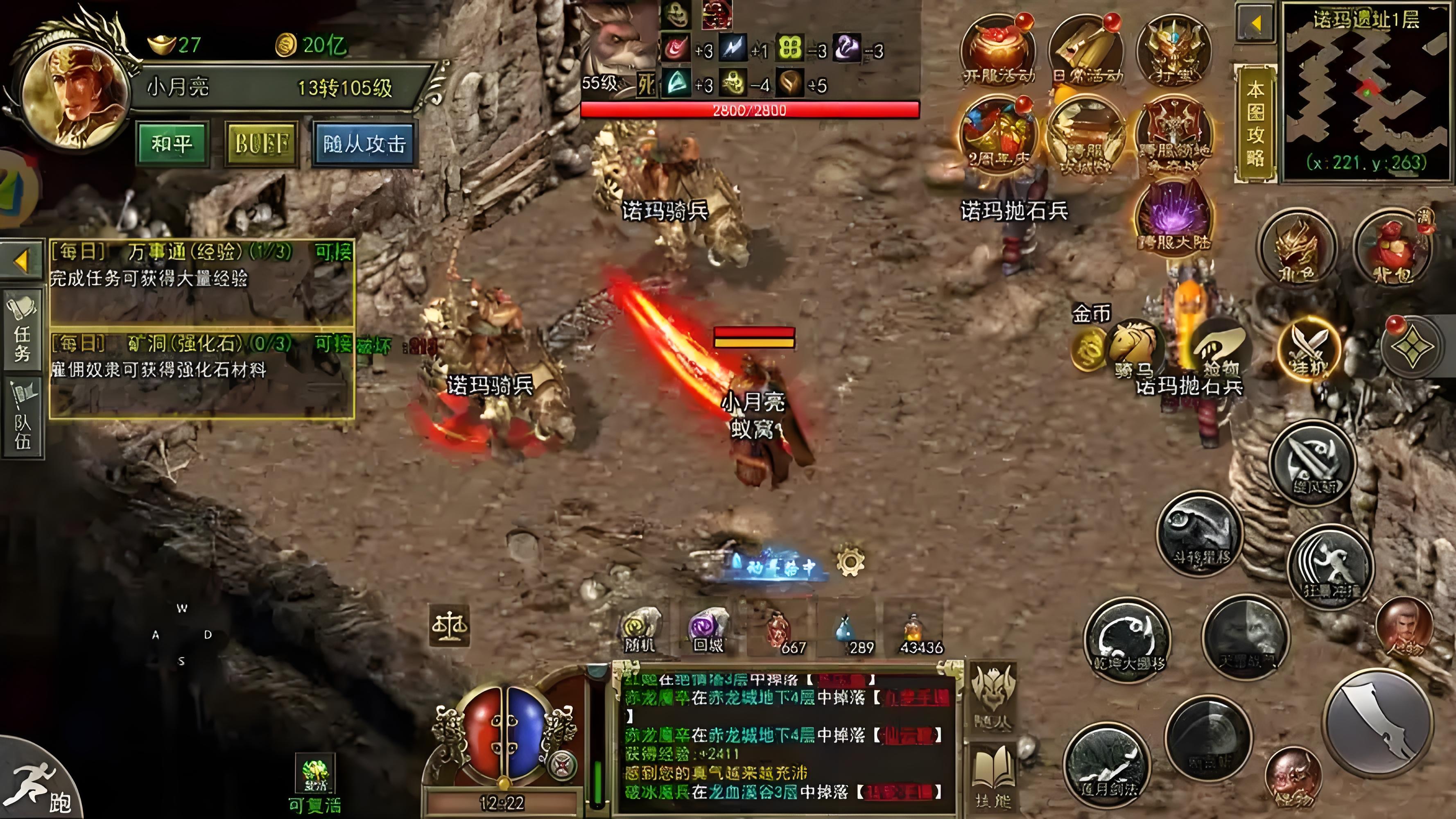The image size is (1456, 819).
Task: Open the BUFF panel
Action: [x=262, y=144]
